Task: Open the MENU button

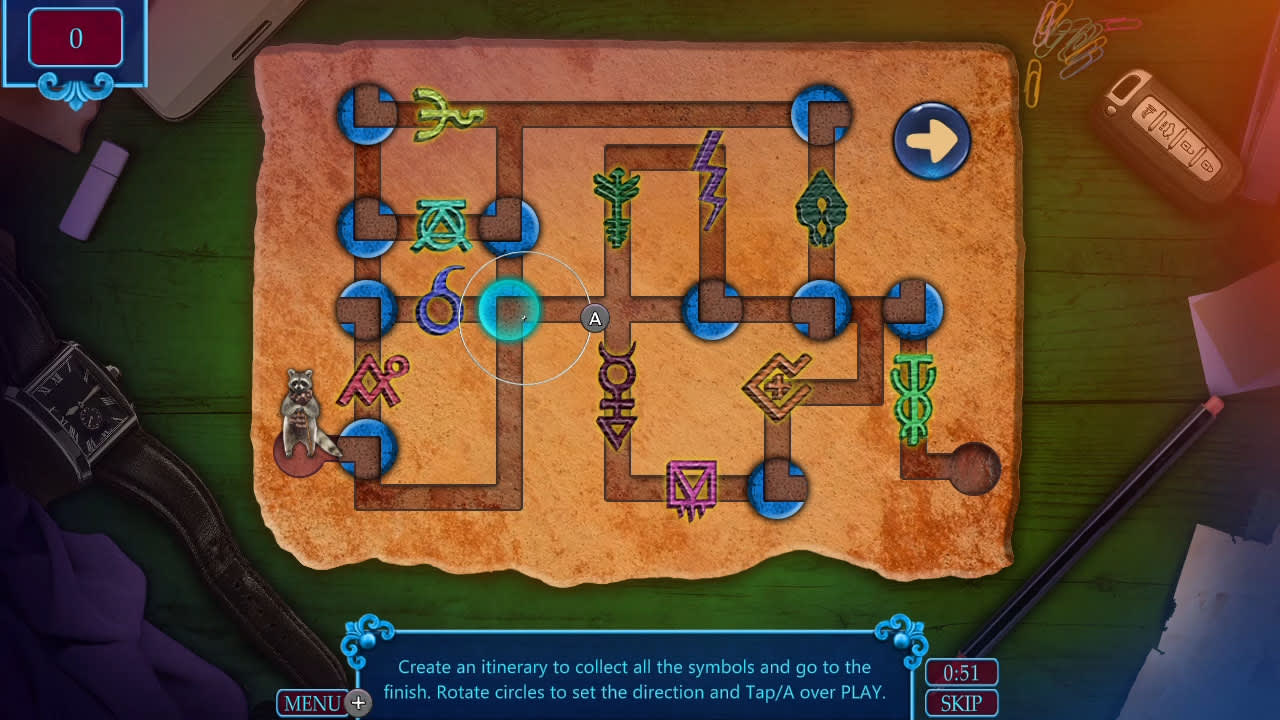Action: (312, 703)
